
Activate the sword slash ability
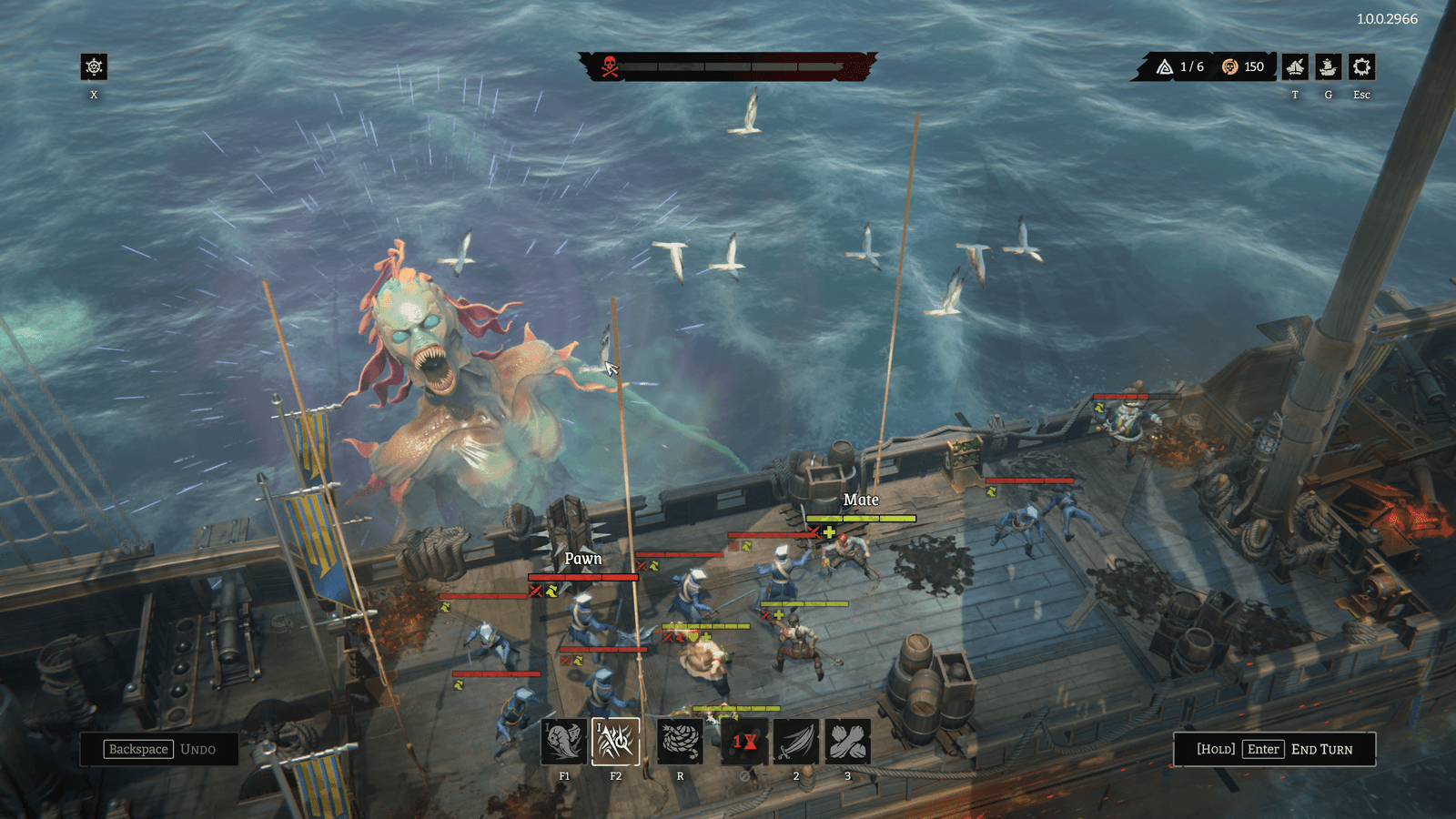coord(796,742)
